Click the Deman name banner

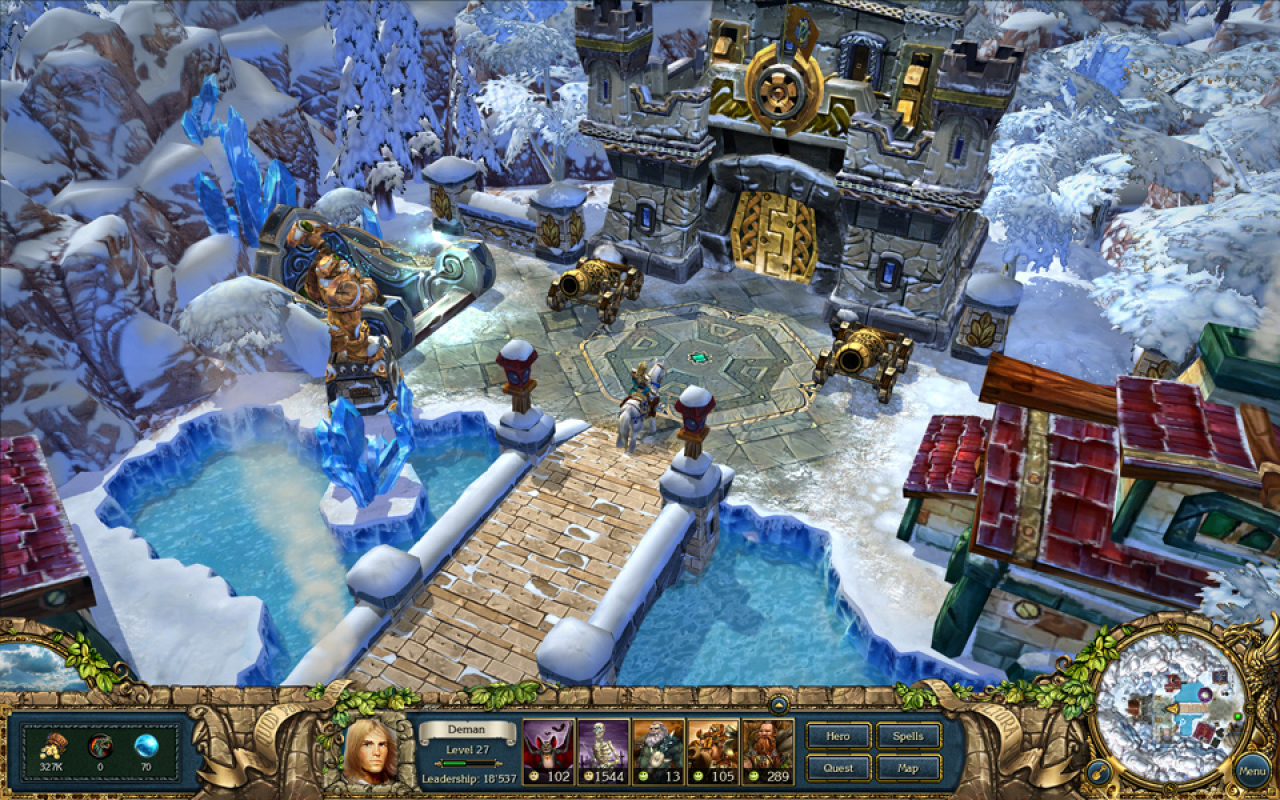pos(465,730)
